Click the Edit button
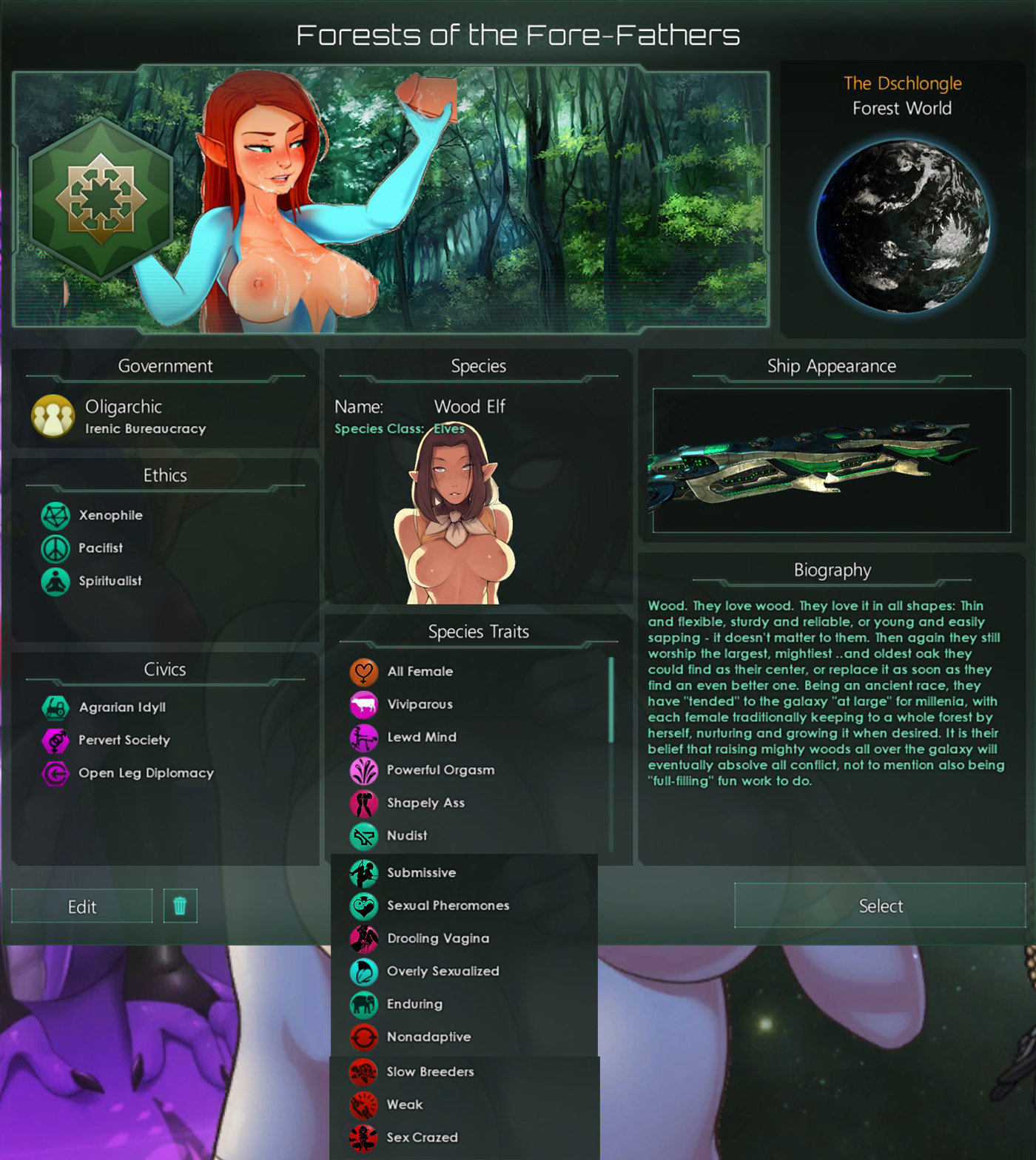This screenshot has width=1036, height=1160. [81, 906]
